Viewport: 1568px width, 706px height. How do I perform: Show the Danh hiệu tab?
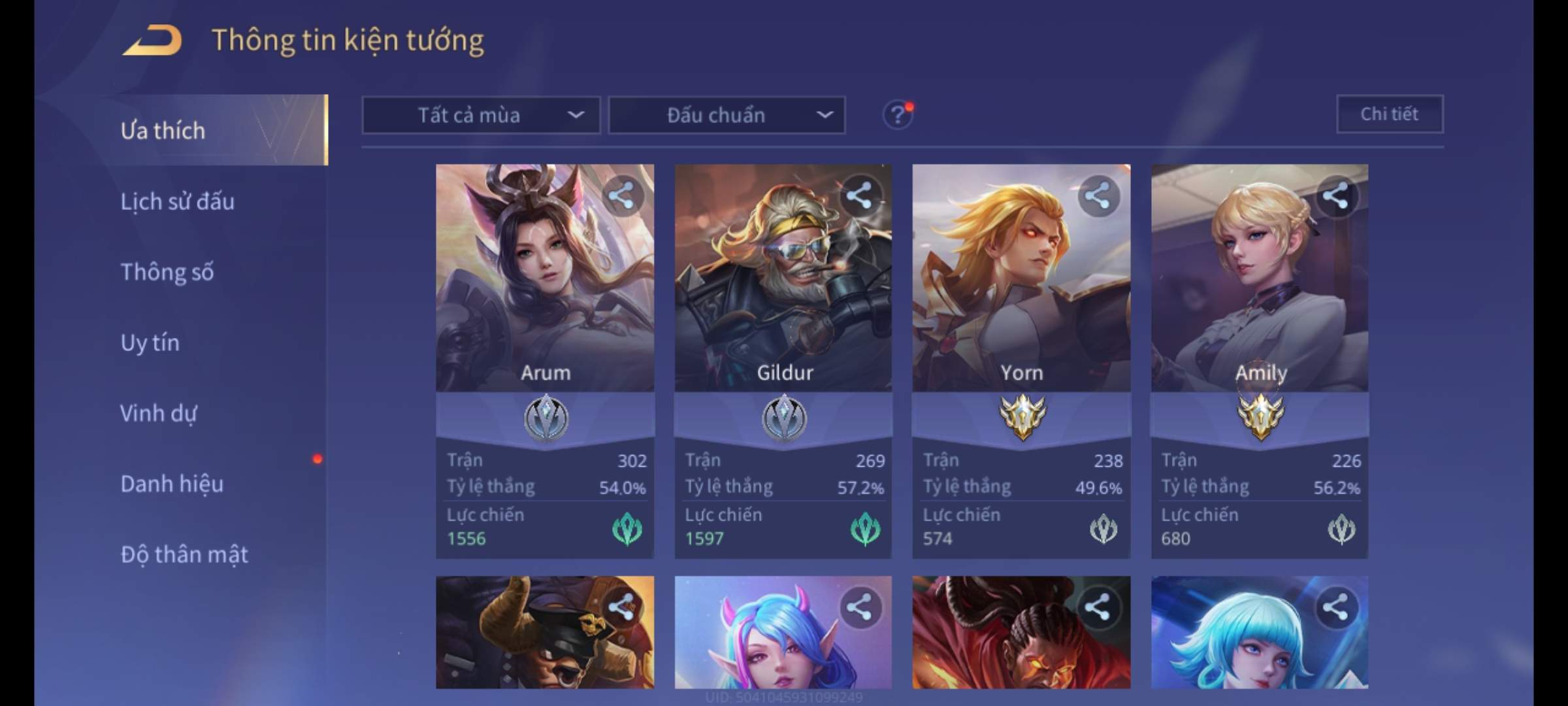(x=172, y=483)
